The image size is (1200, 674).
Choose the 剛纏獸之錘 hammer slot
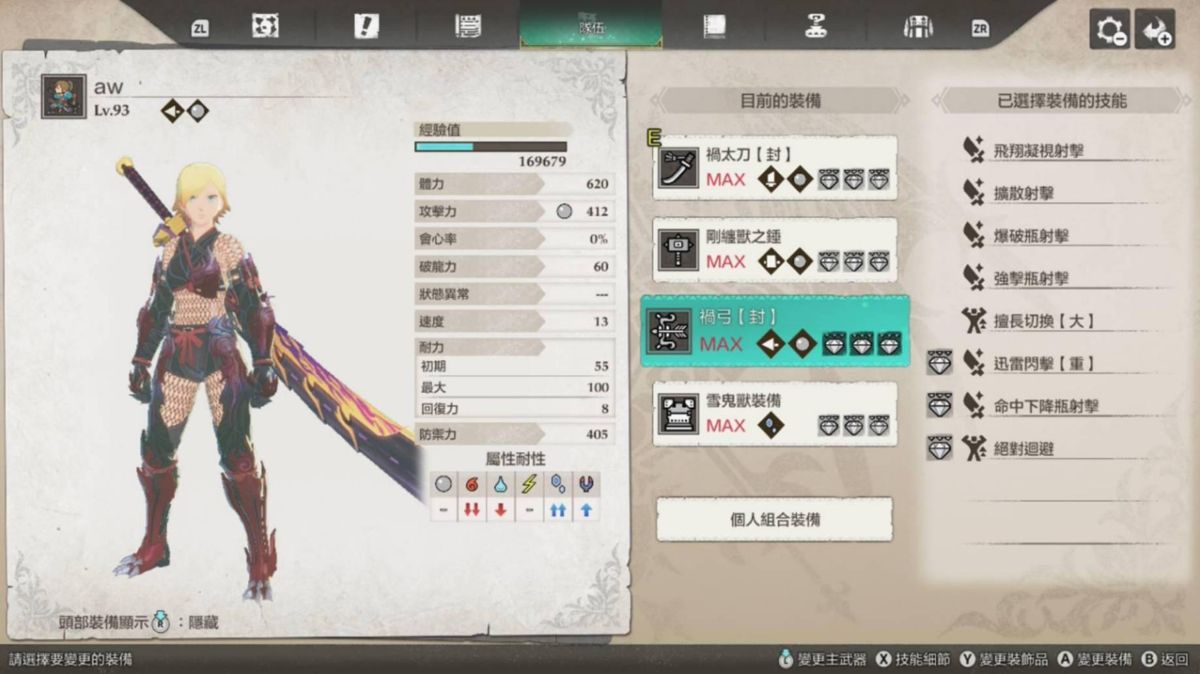[x=775, y=250]
